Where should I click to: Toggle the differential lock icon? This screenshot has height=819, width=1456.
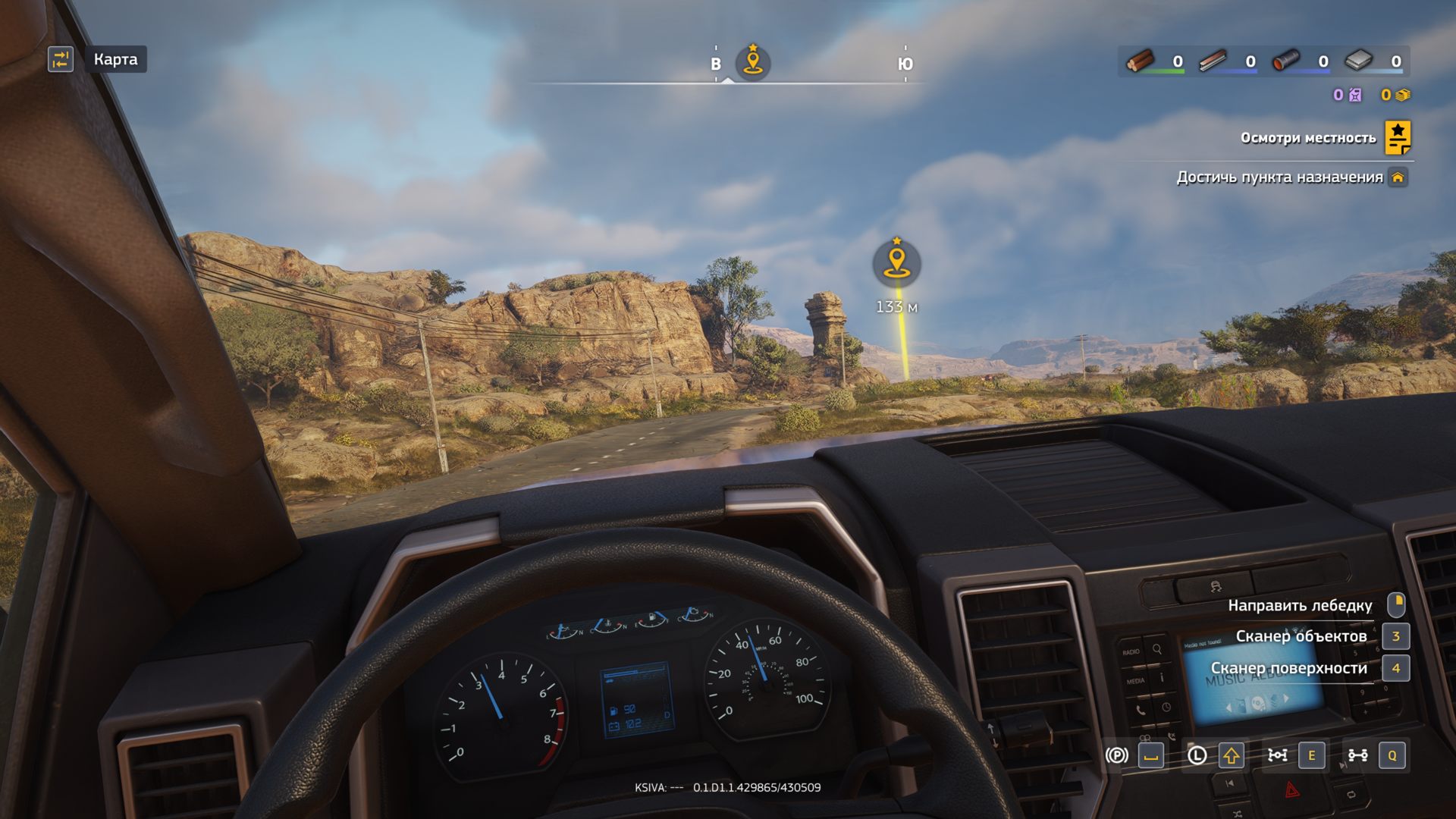point(1278,755)
